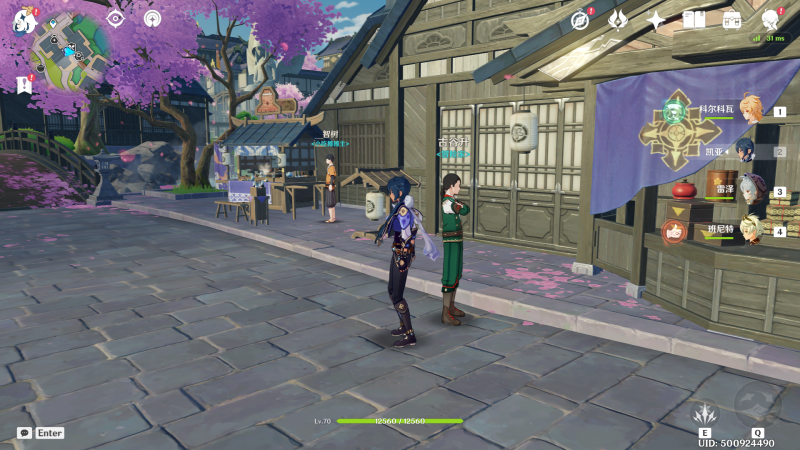
Task: Open the adventurer handbook book icon
Action: pos(694,19)
